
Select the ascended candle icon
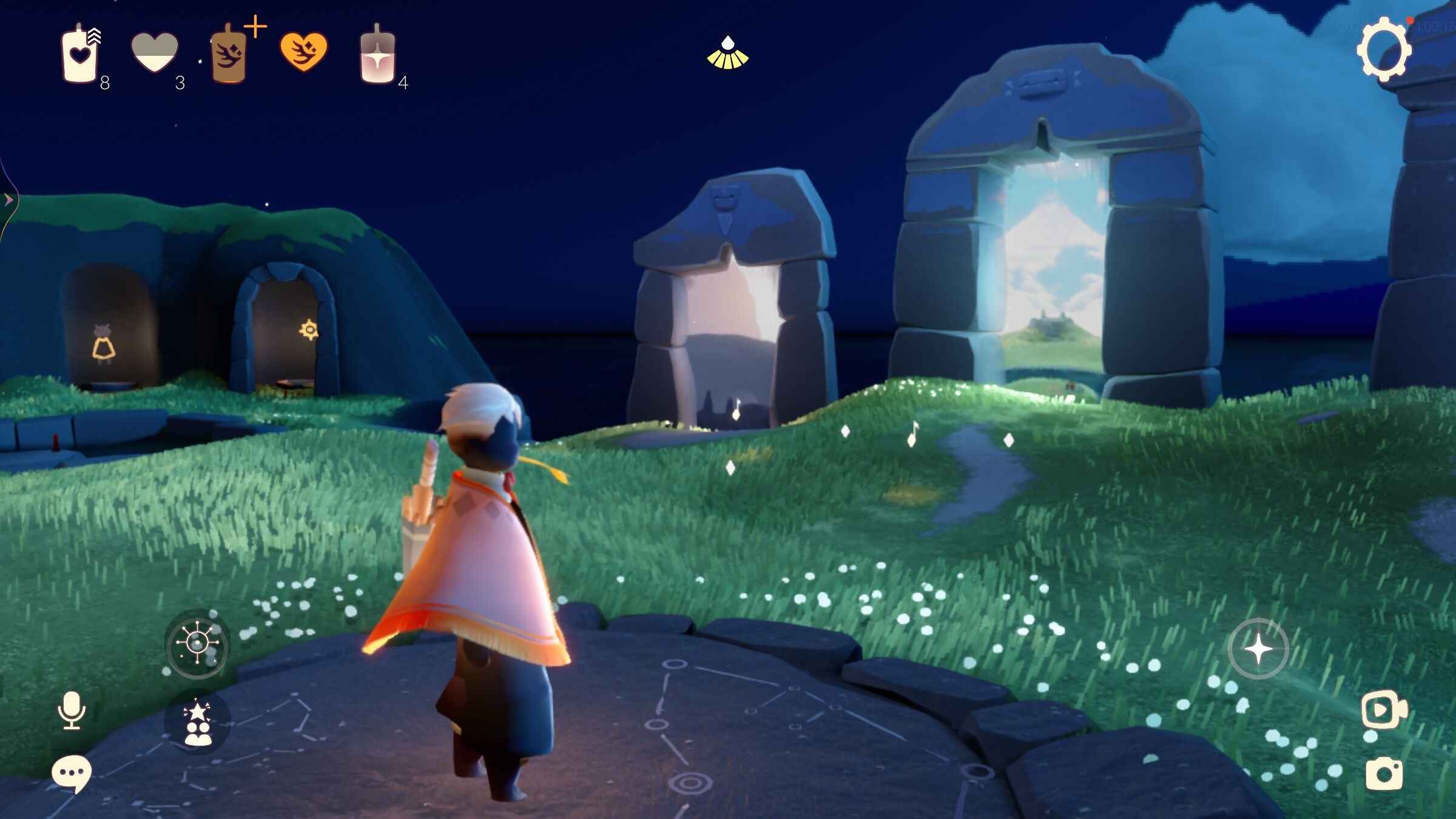pyautogui.click(x=377, y=56)
